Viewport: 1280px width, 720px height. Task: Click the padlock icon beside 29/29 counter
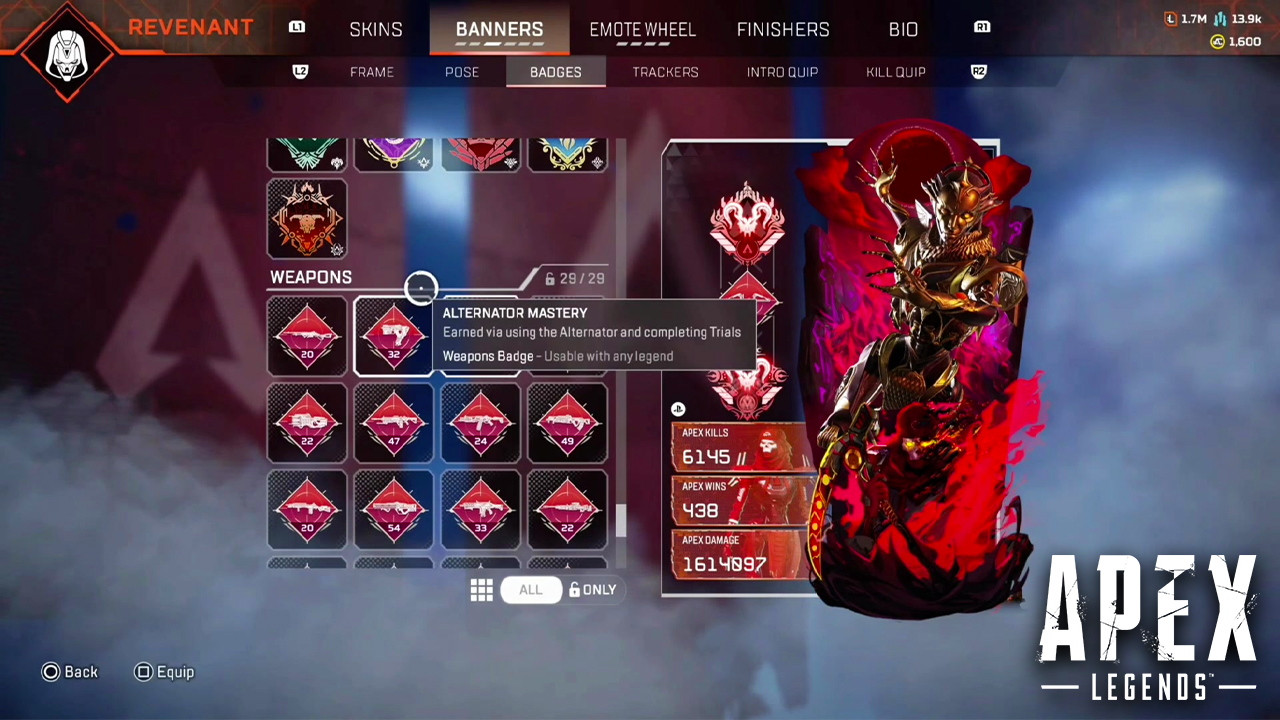[x=548, y=278]
